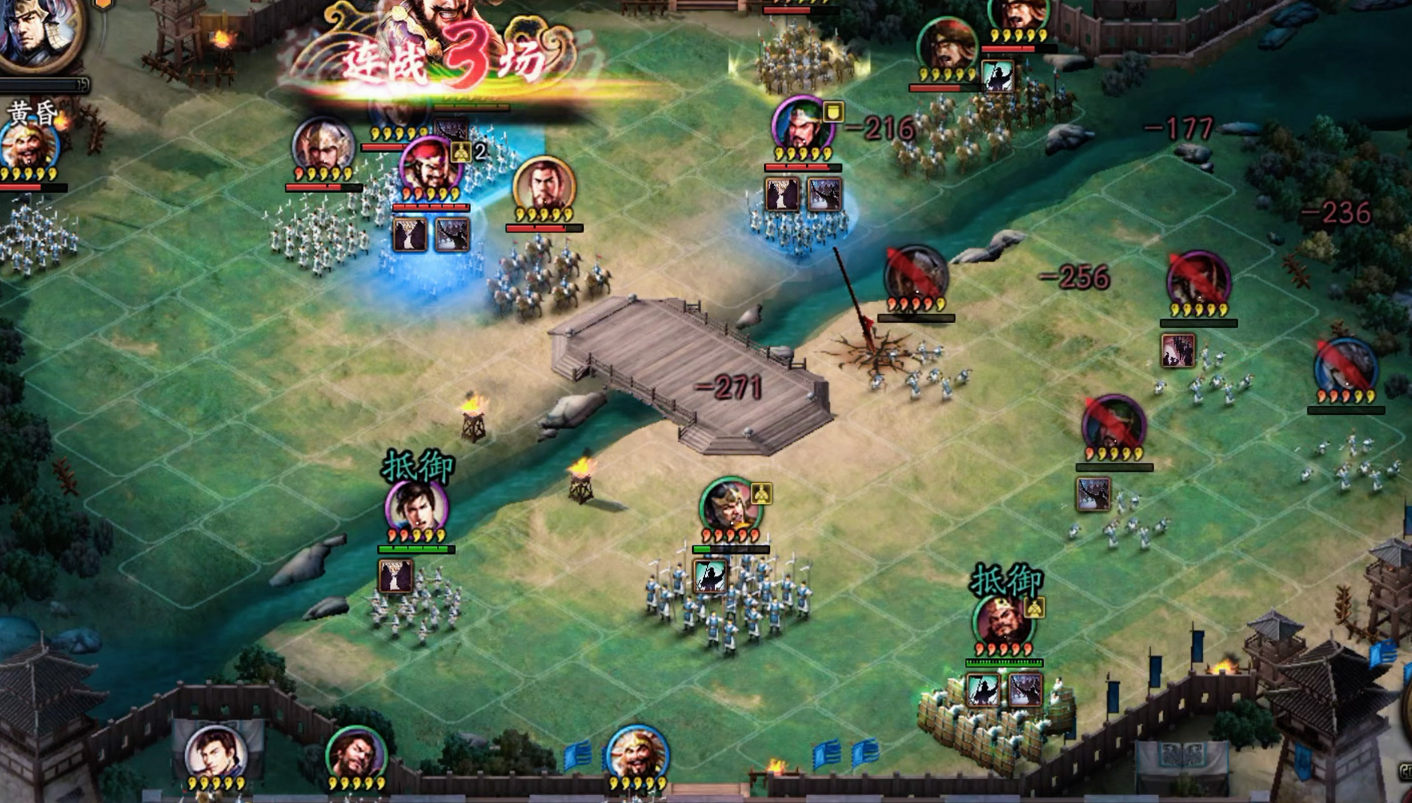Select the black-haired young hero on the wall
The width and height of the screenshot is (1412, 803).
(215, 754)
